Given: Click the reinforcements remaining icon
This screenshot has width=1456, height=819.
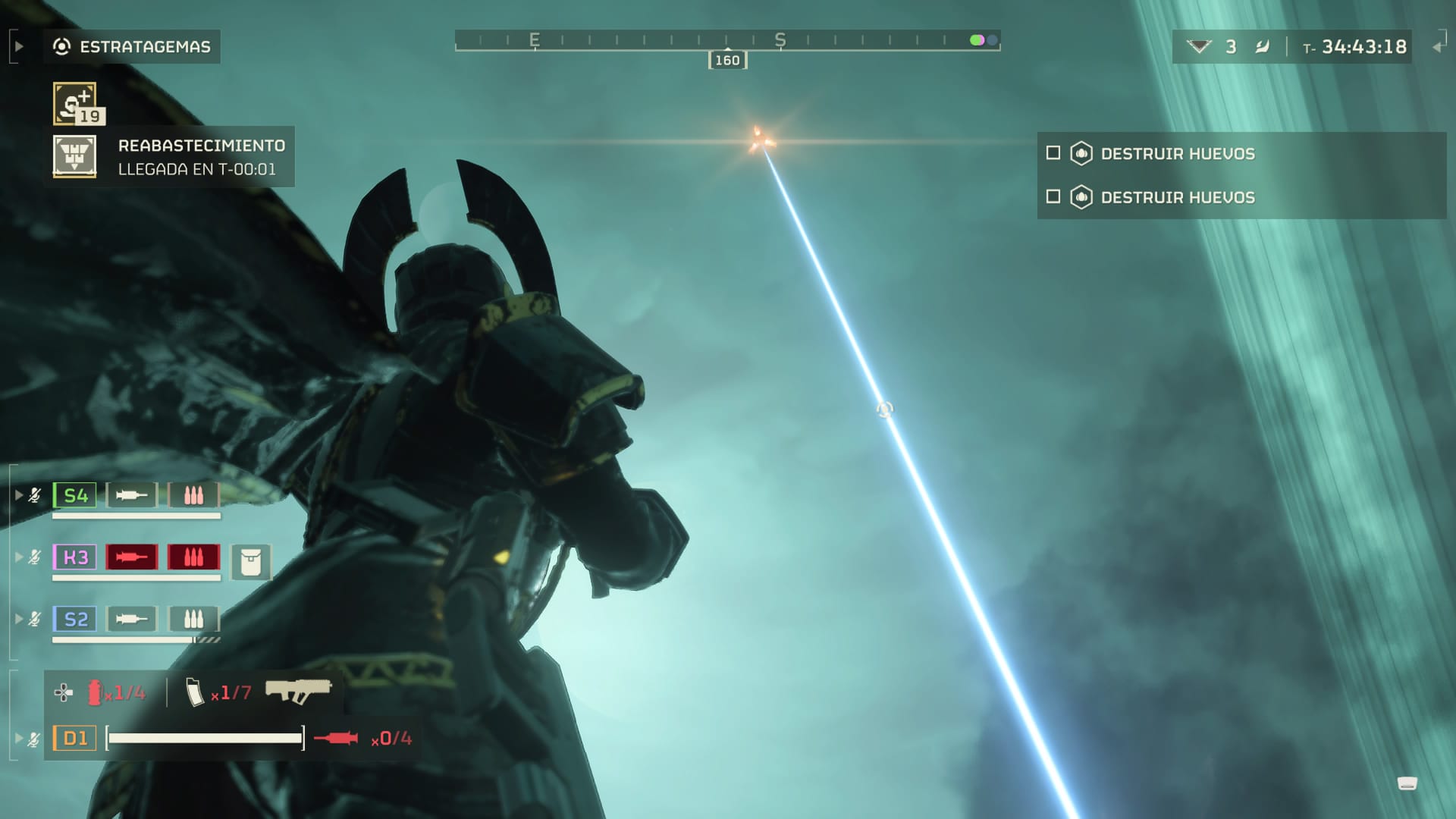Looking at the screenshot, I should [x=1198, y=47].
